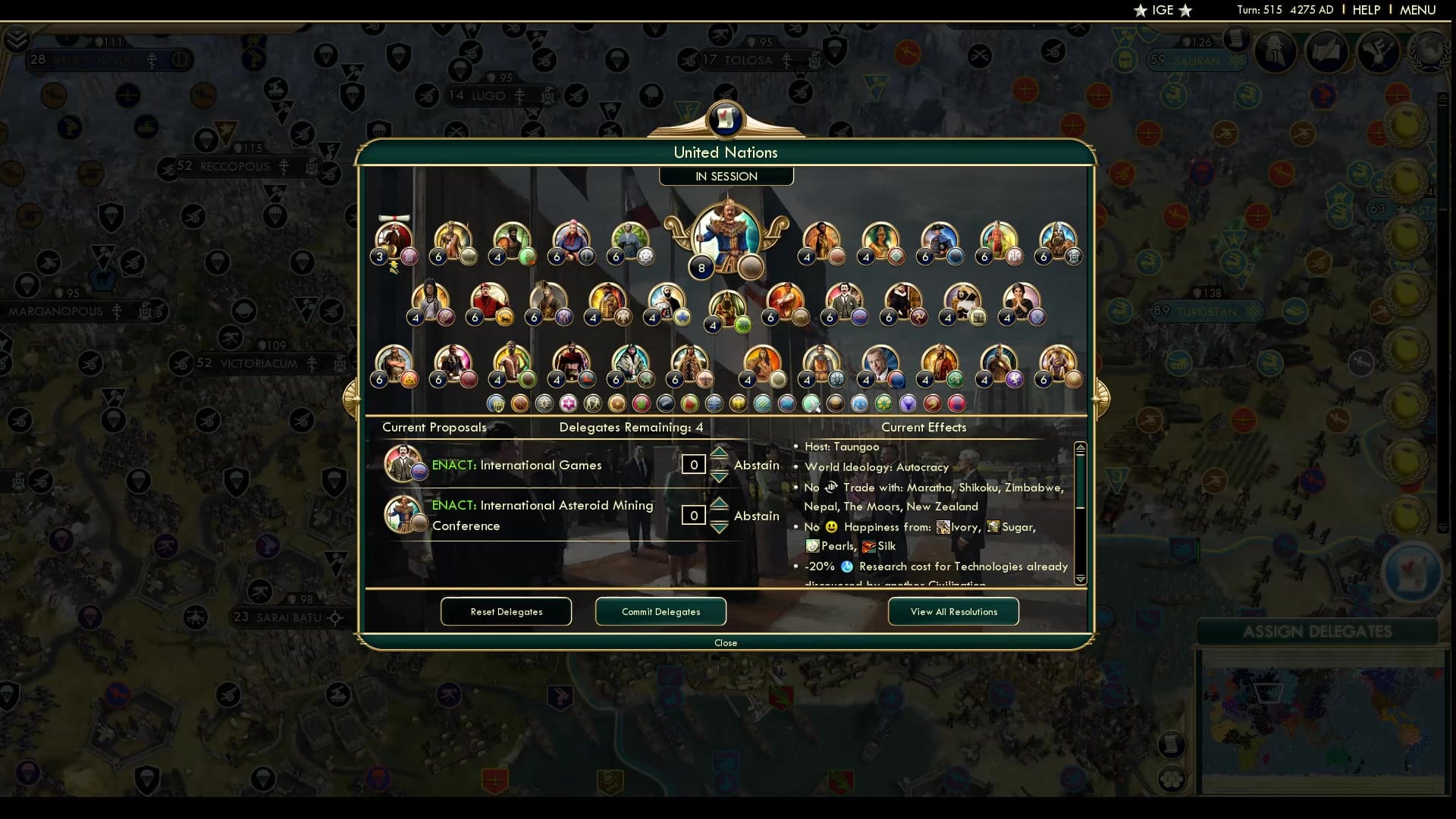Image resolution: width=1456 pixels, height=819 pixels.
Task: Click the vote count field for Asteroid Mining Conference
Action: click(694, 516)
